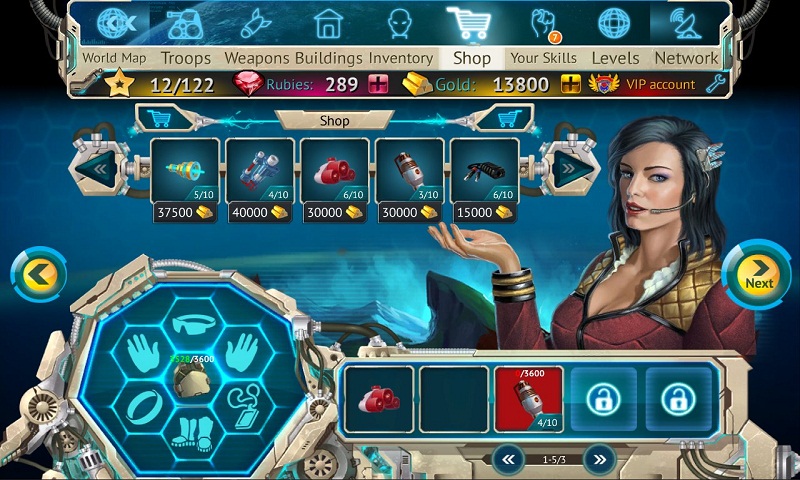The image size is (800, 480).
Task: Pick the shop item priced 15000 gold
Action: coord(484,170)
